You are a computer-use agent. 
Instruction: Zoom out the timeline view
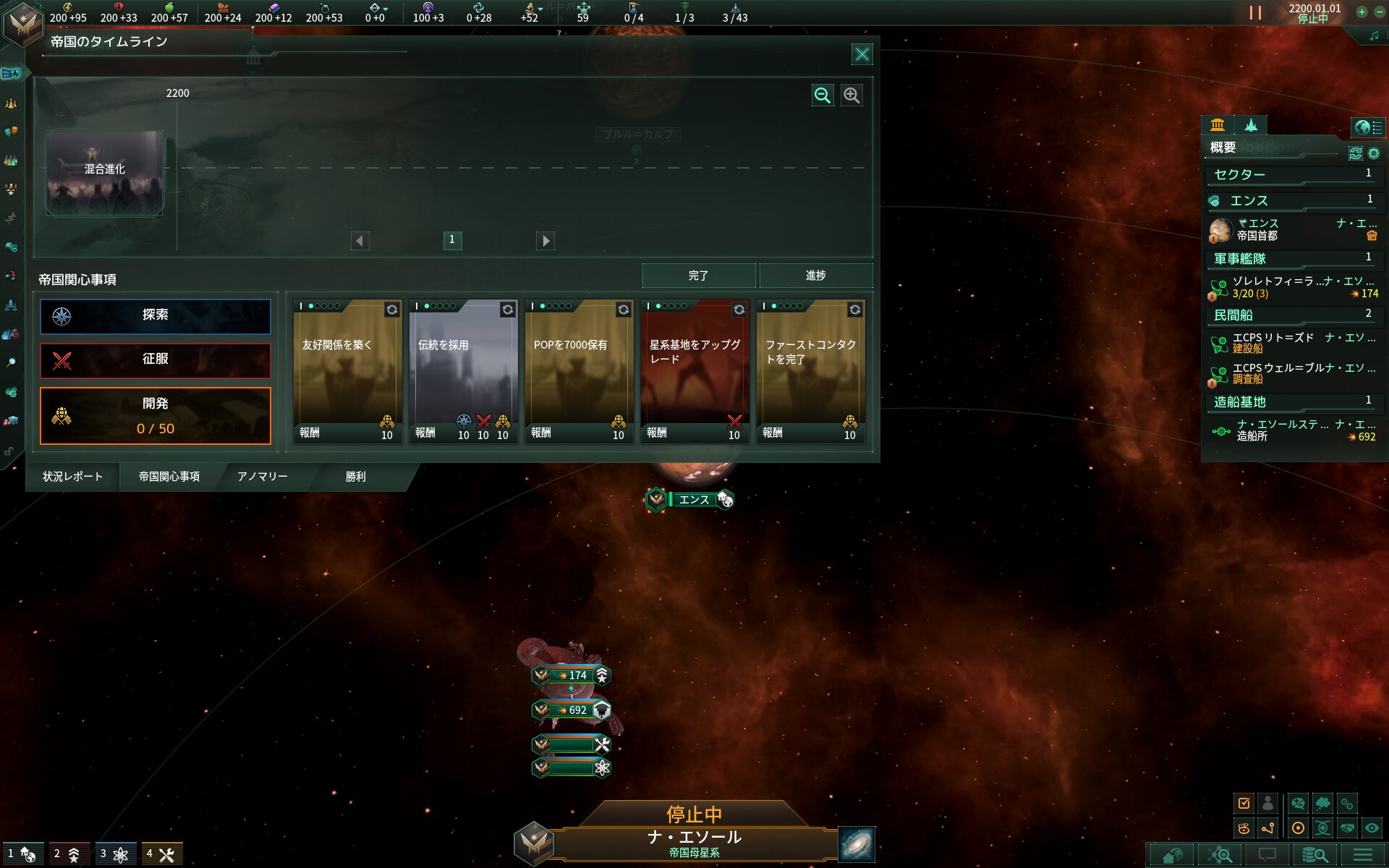point(823,95)
